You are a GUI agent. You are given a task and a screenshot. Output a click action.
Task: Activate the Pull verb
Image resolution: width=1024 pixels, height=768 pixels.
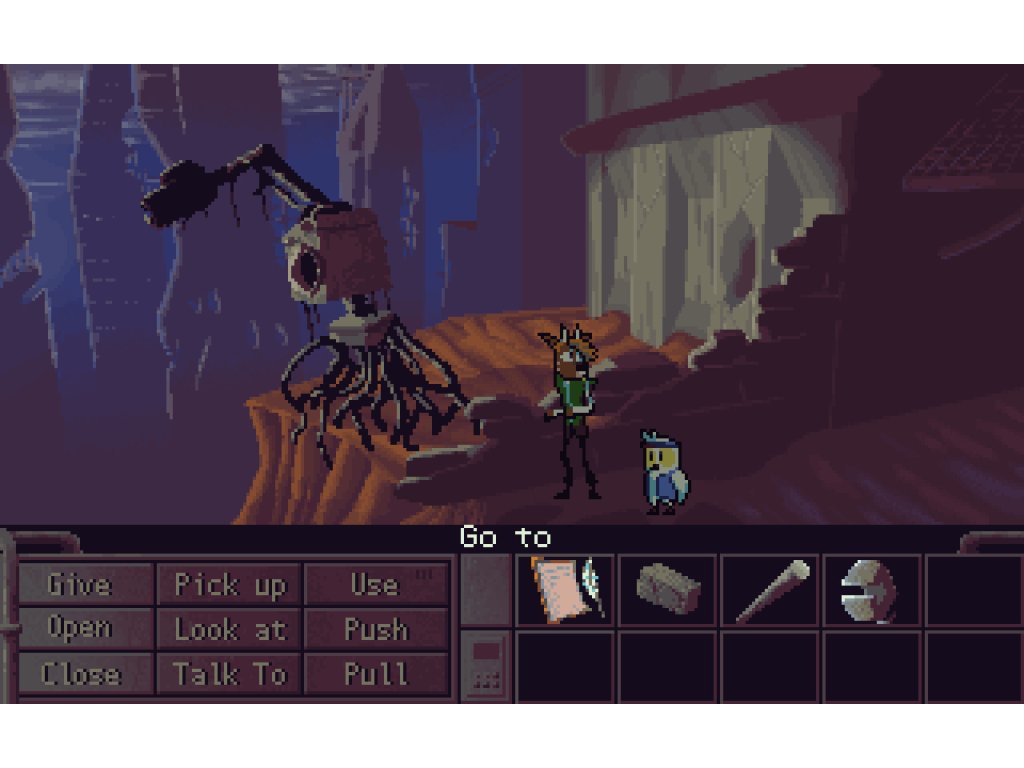pyautogui.click(x=375, y=674)
